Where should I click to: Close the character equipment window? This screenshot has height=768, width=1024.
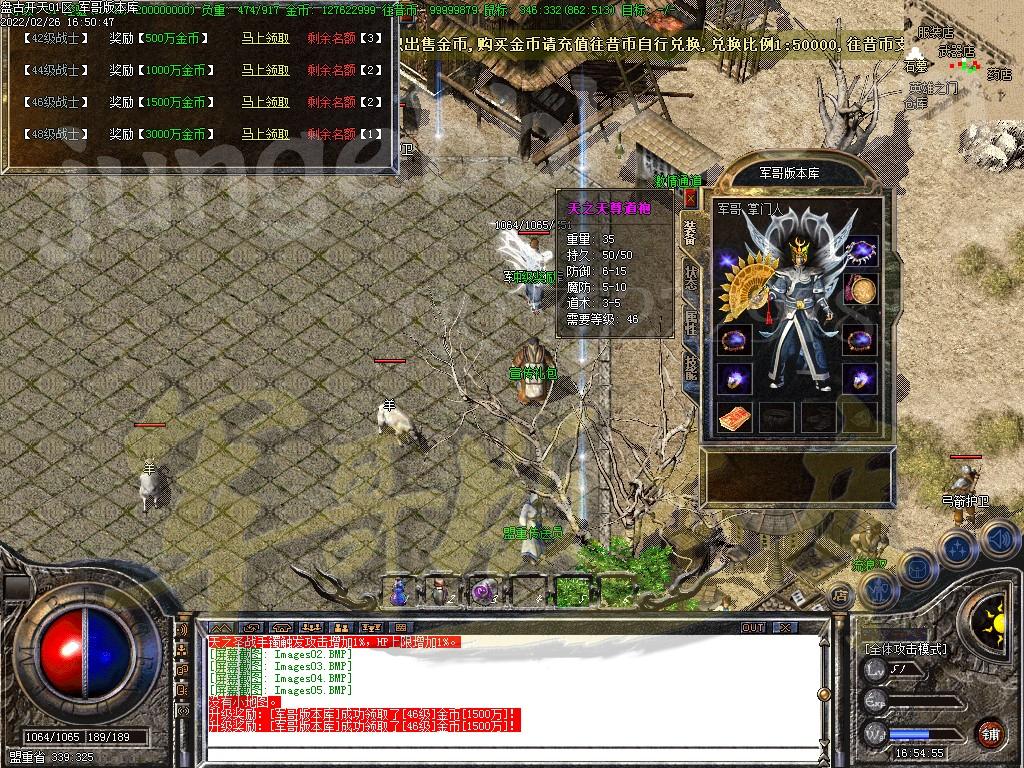click(x=690, y=199)
